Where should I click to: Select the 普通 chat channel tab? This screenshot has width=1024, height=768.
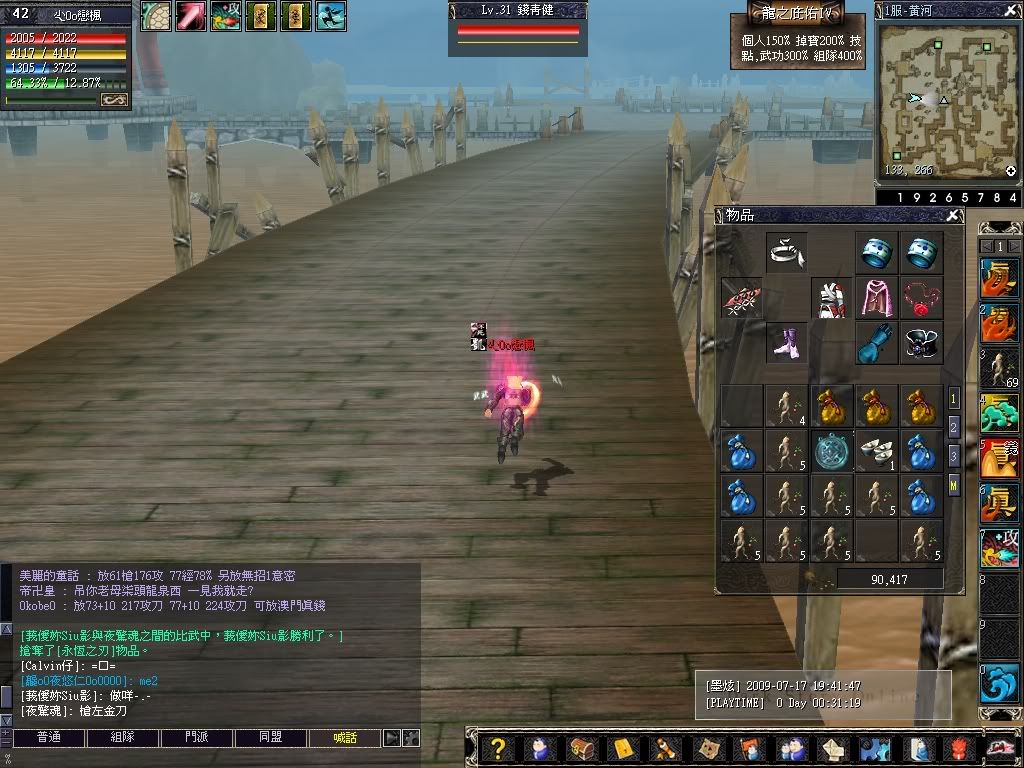click(x=46, y=738)
